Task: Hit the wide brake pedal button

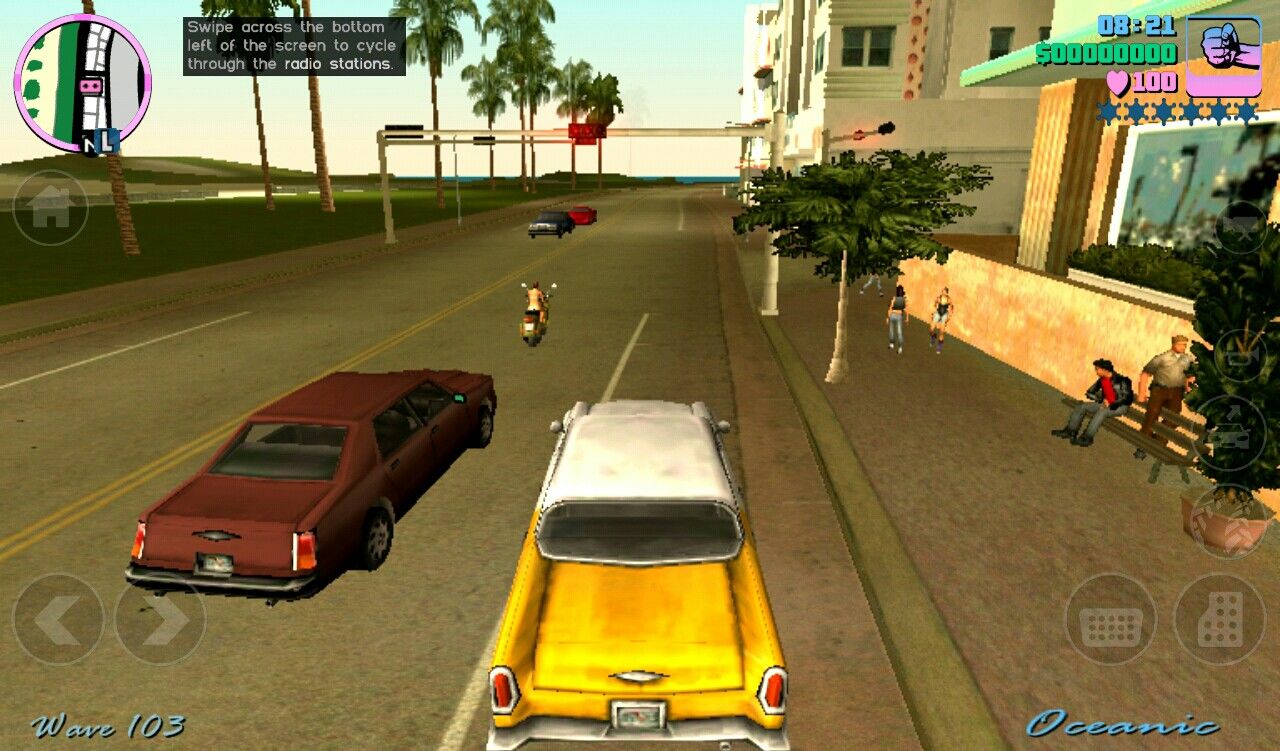Action: pyautogui.click(x=1110, y=619)
